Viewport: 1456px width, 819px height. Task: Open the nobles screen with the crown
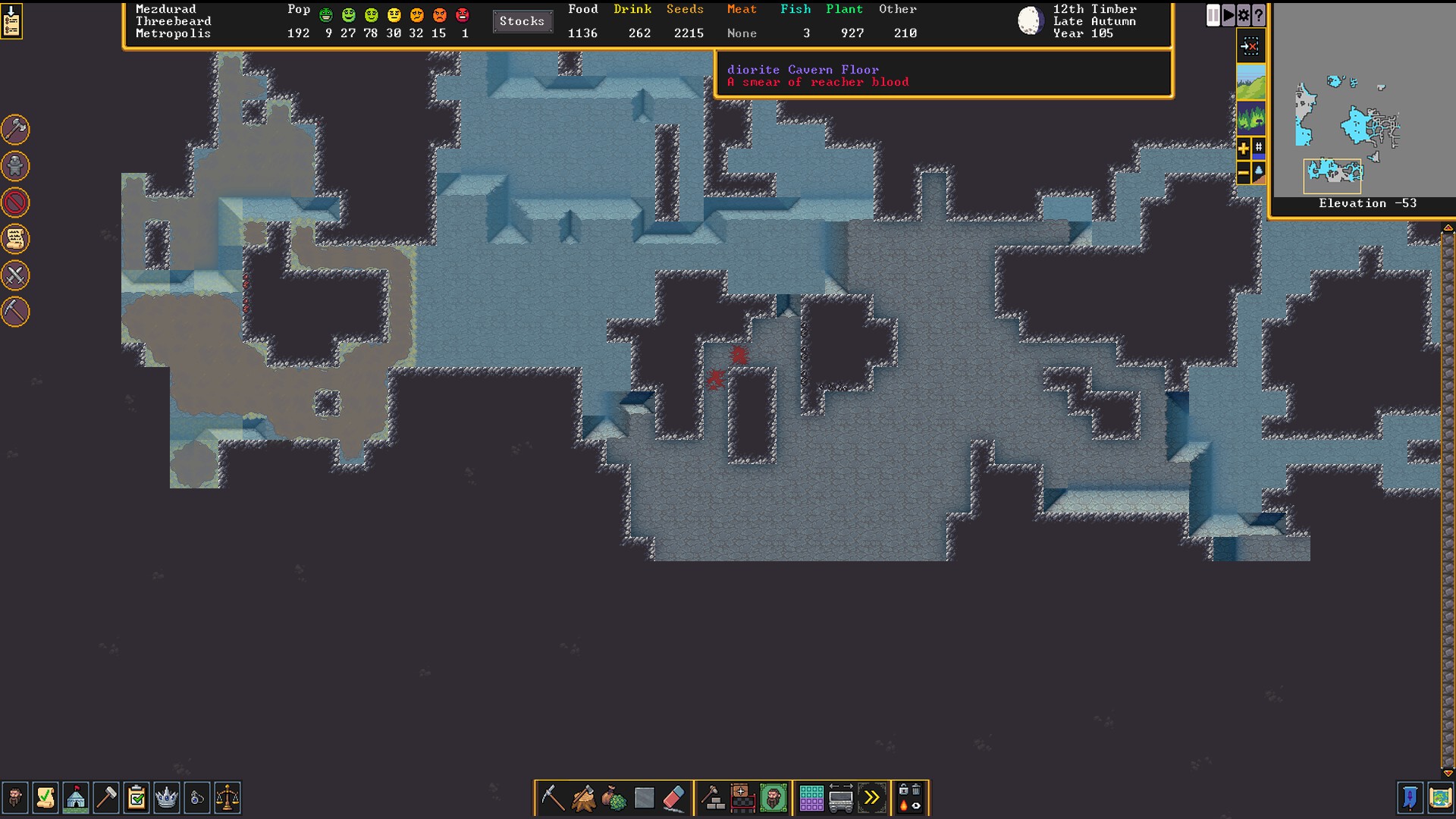point(166,798)
